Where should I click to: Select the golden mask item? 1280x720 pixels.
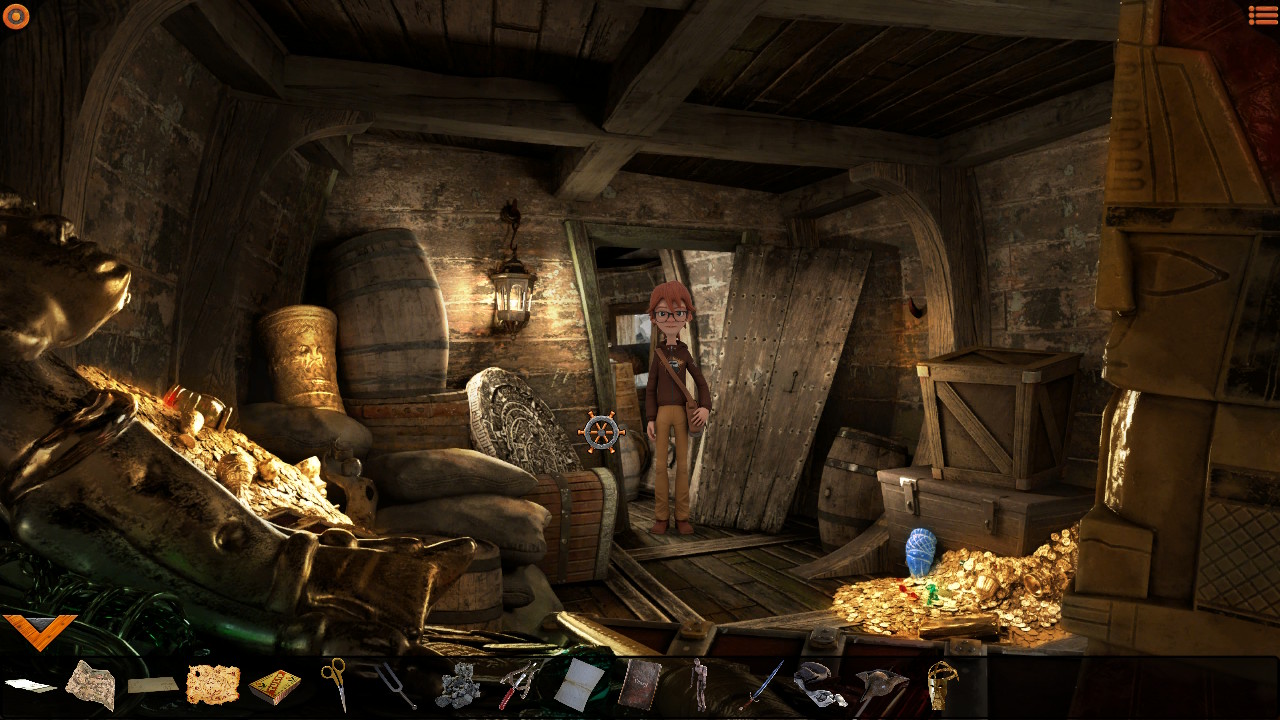940,685
